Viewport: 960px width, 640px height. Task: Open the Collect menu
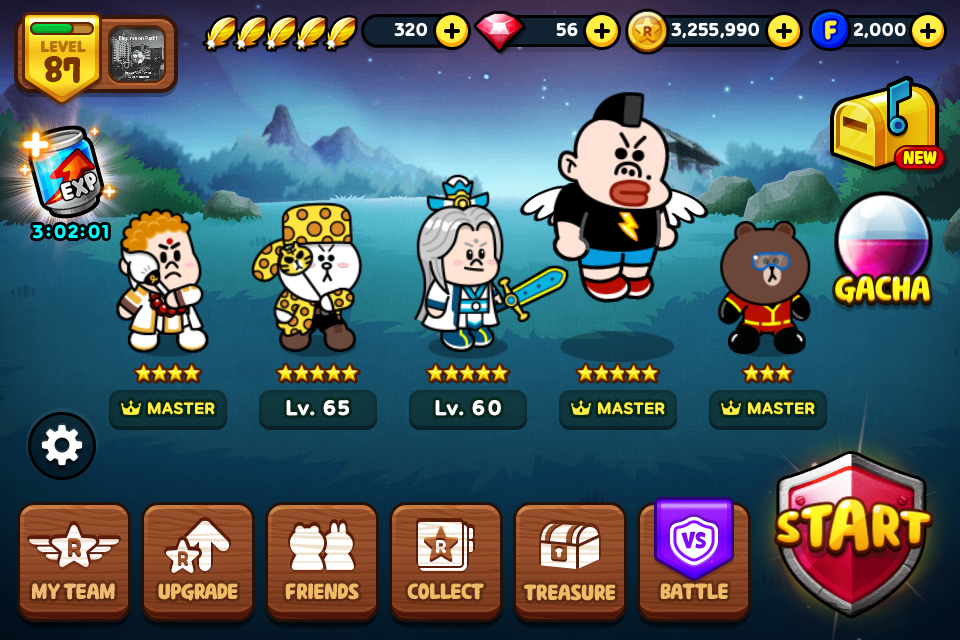[446, 560]
